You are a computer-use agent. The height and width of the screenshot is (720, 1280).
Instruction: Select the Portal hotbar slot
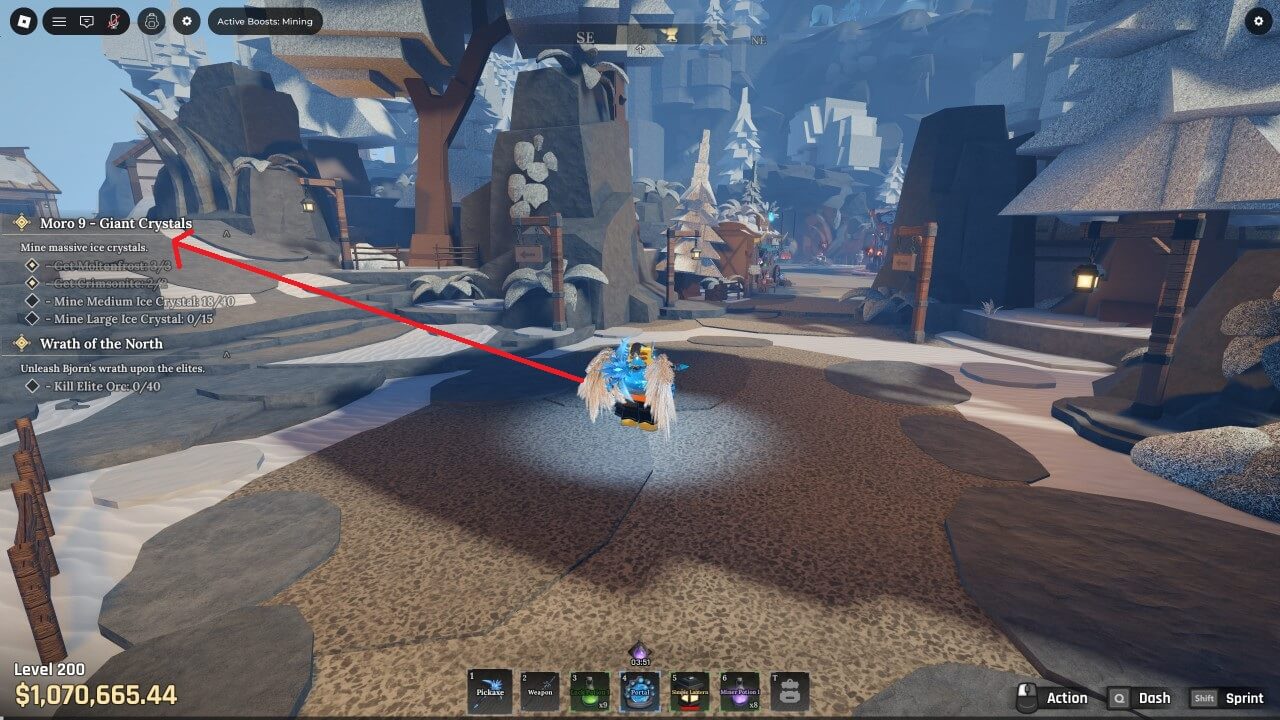tap(640, 691)
